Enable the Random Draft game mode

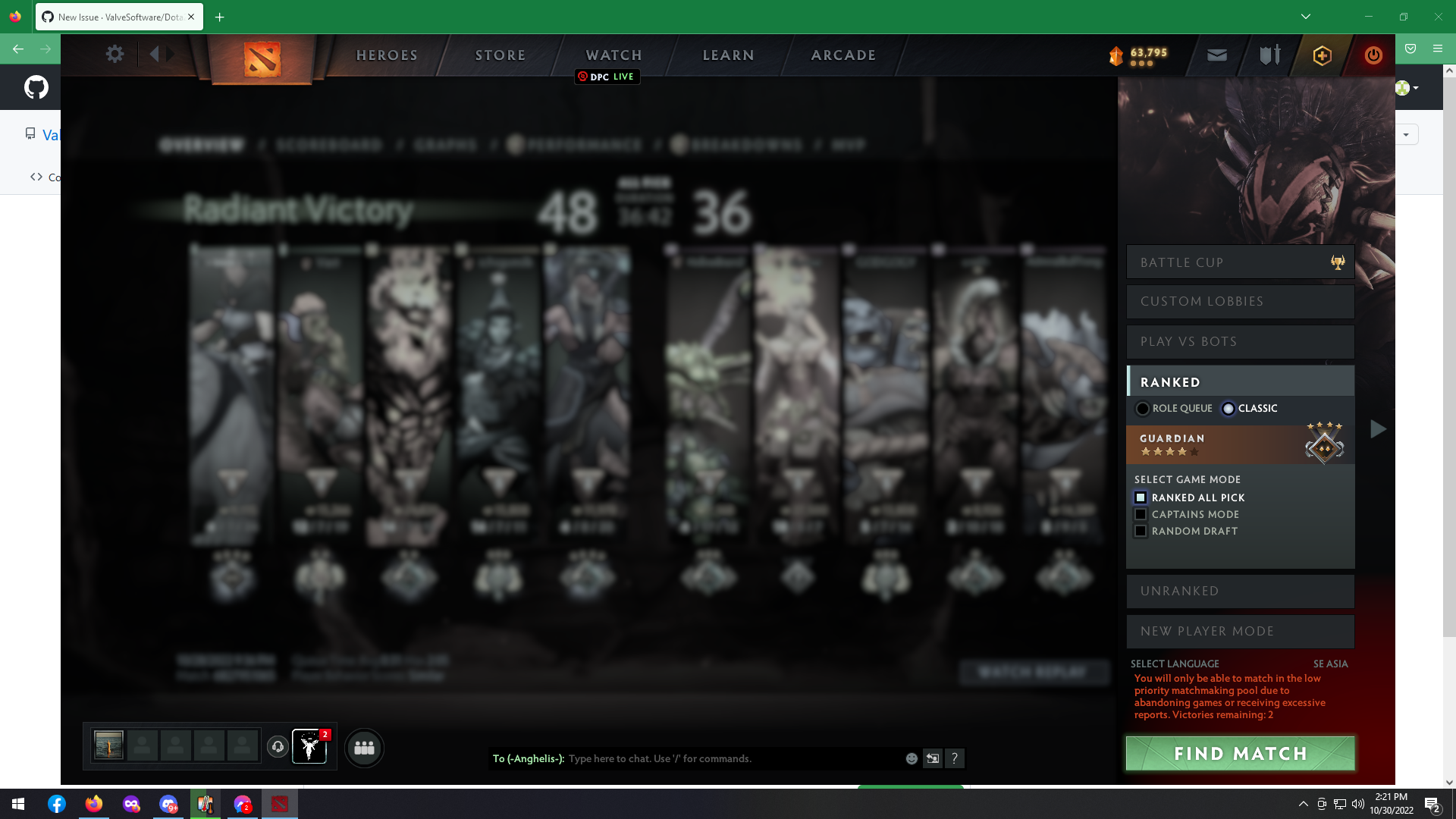click(x=1141, y=531)
